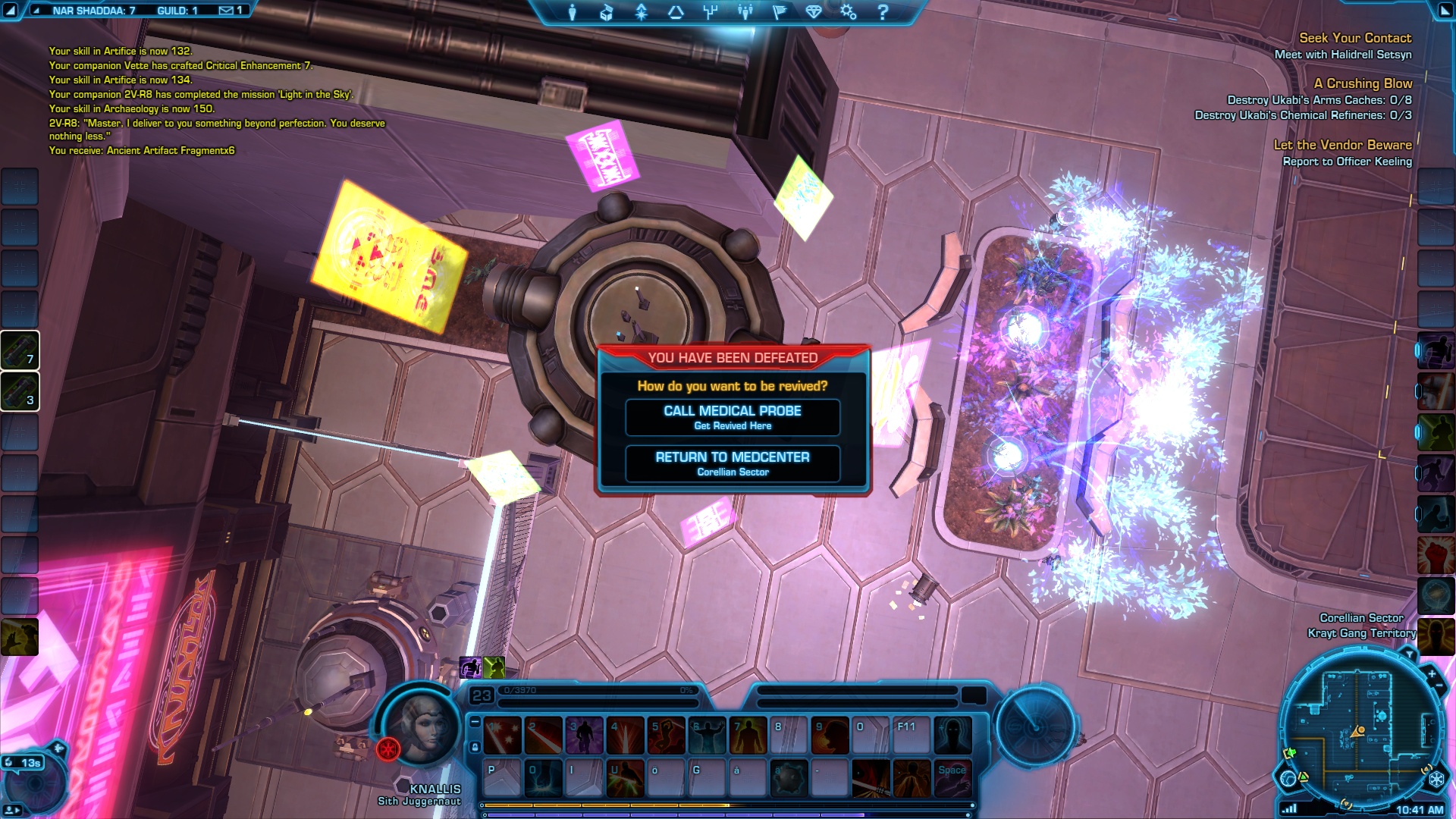Image resolution: width=1456 pixels, height=819 pixels.
Task: Activate the ability in hotbar slot 1
Action: (503, 736)
